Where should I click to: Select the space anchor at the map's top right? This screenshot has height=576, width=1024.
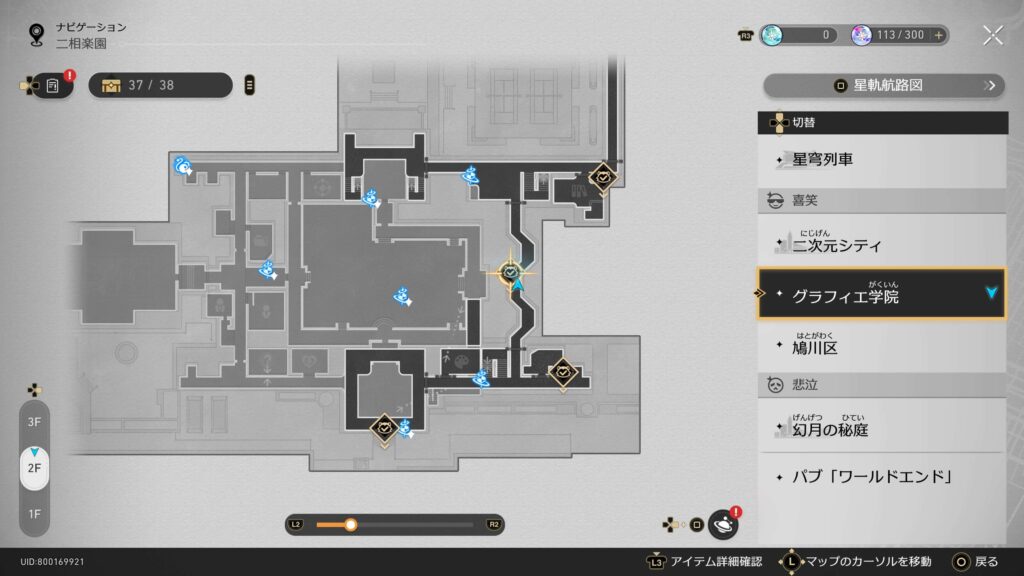[603, 177]
